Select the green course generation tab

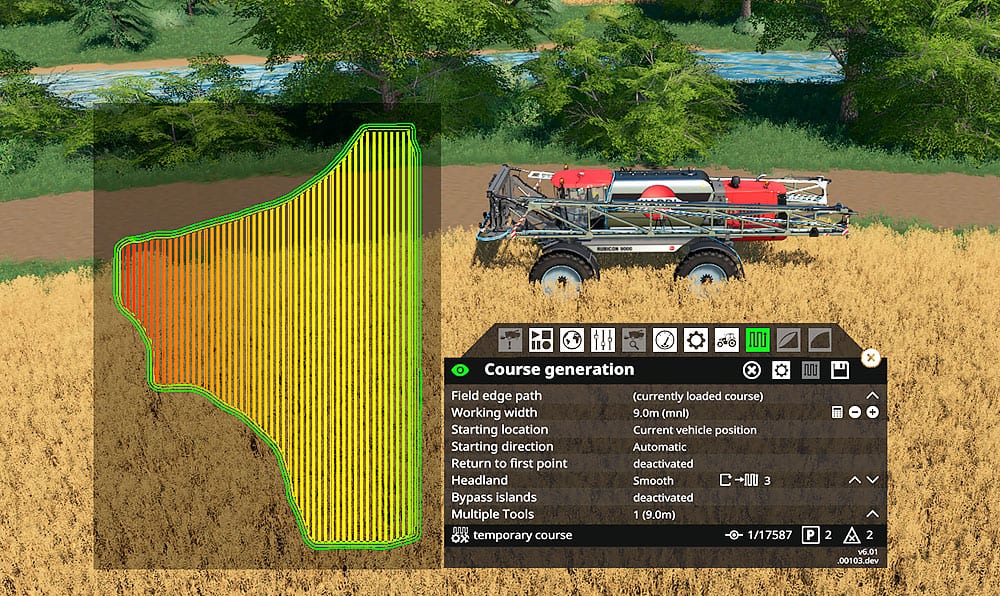pos(758,339)
